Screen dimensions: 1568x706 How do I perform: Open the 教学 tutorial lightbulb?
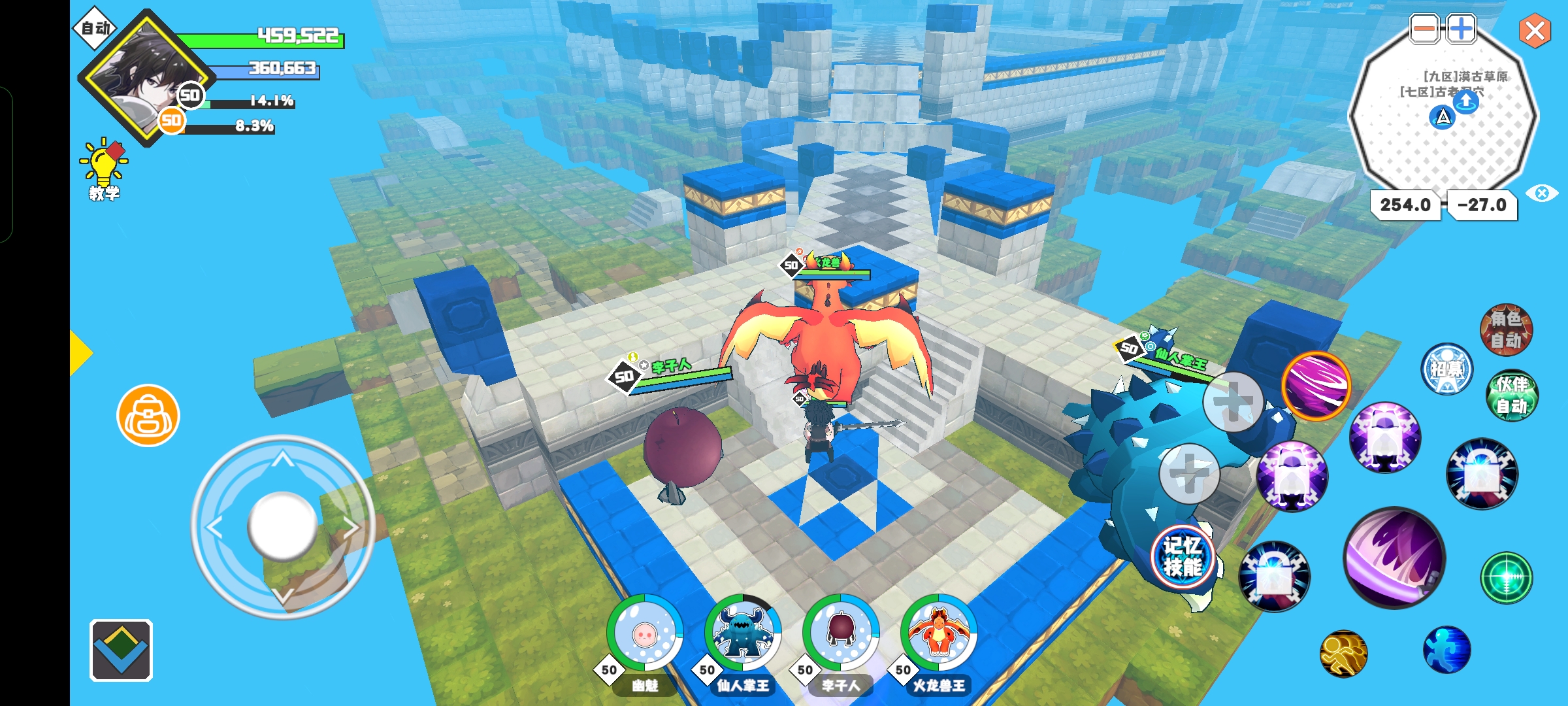tap(104, 169)
